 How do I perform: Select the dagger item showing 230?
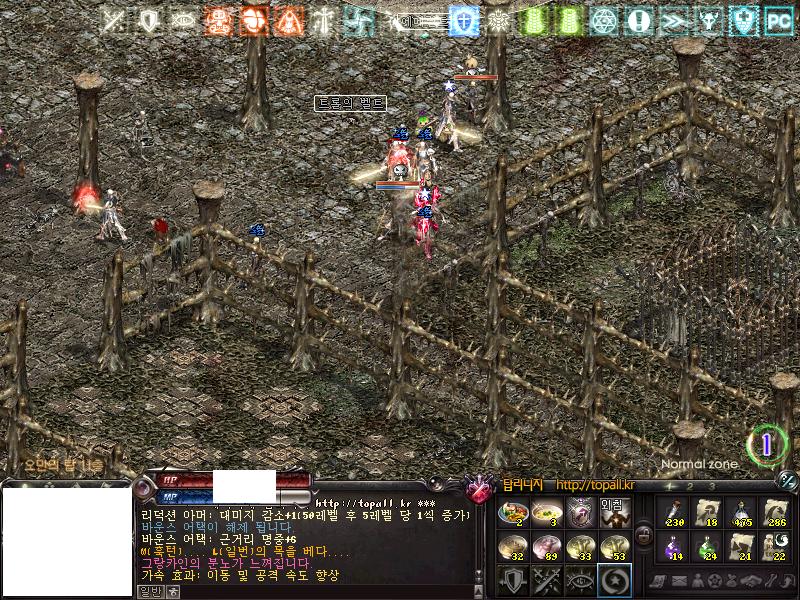tap(672, 513)
